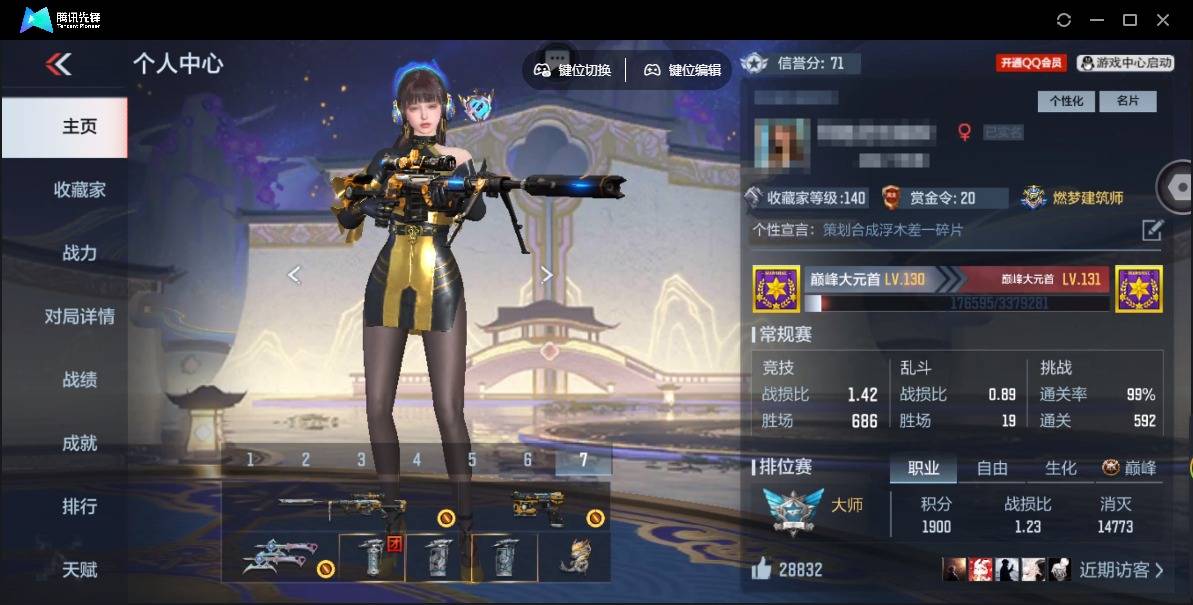Edit the 个性宣言 with the pencil icon

[1152, 231]
